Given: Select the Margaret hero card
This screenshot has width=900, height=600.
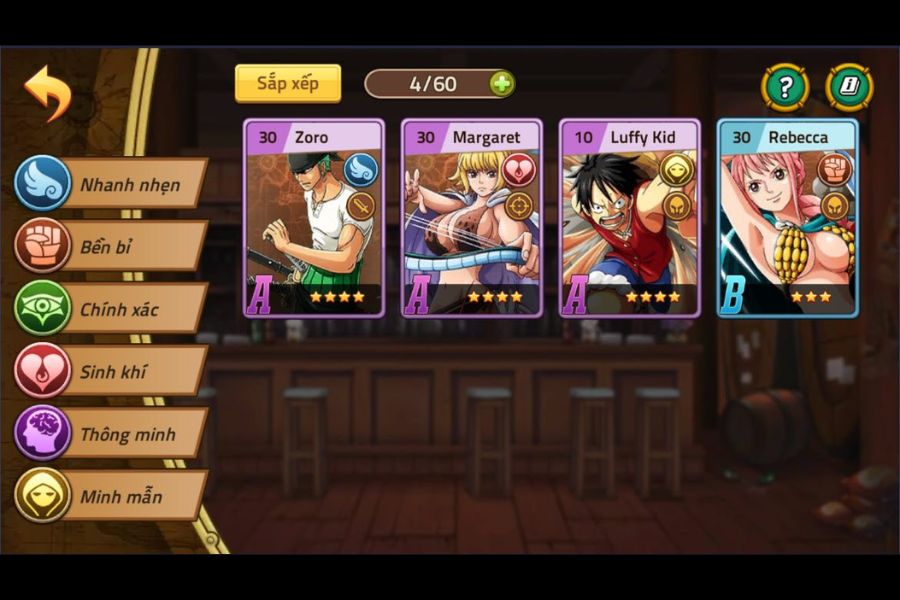Looking at the screenshot, I should [x=472, y=219].
